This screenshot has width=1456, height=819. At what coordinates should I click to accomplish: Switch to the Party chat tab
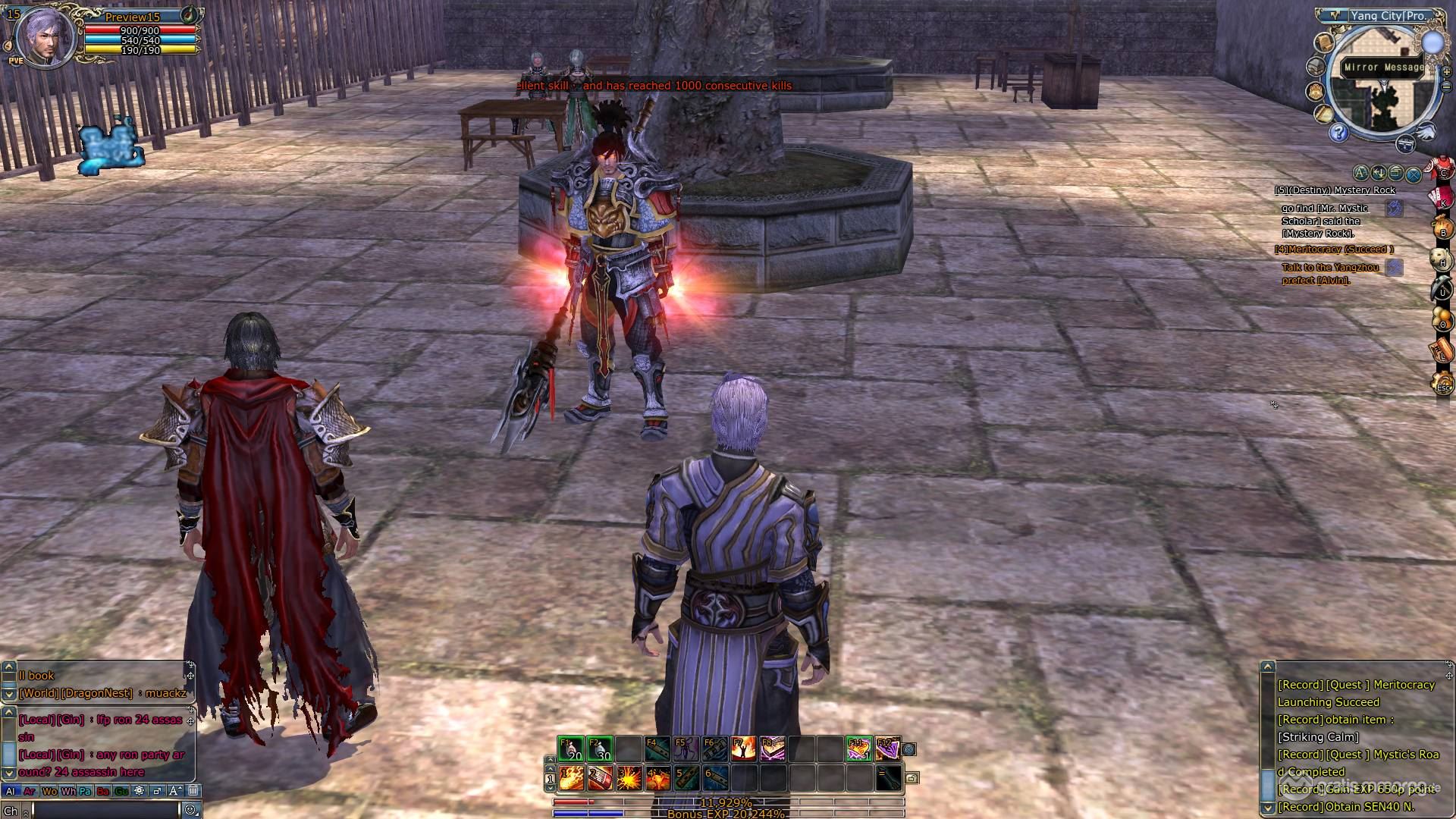pyautogui.click(x=85, y=791)
